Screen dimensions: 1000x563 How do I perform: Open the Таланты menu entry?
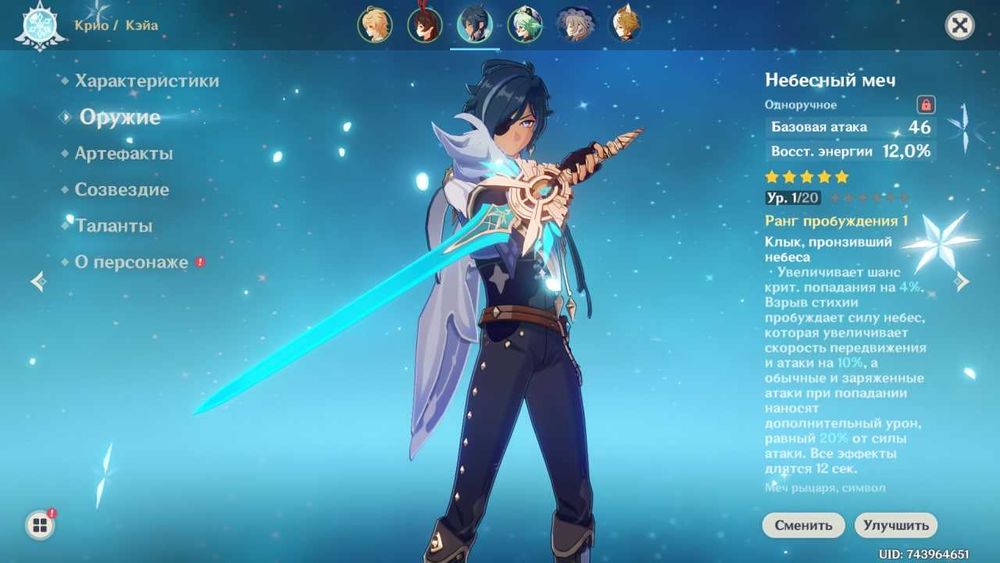(114, 226)
